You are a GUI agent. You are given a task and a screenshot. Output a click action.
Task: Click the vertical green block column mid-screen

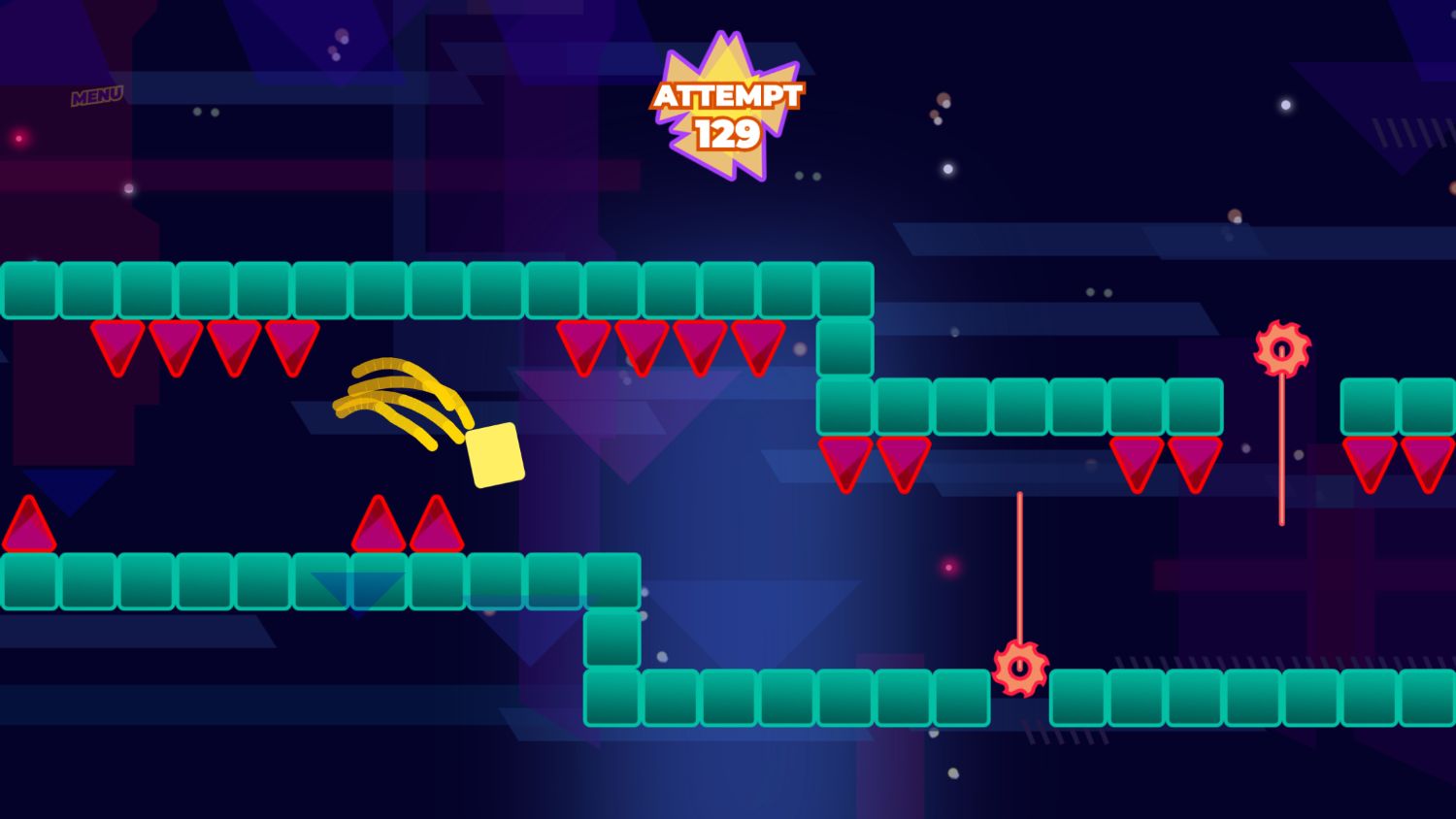(x=846, y=349)
